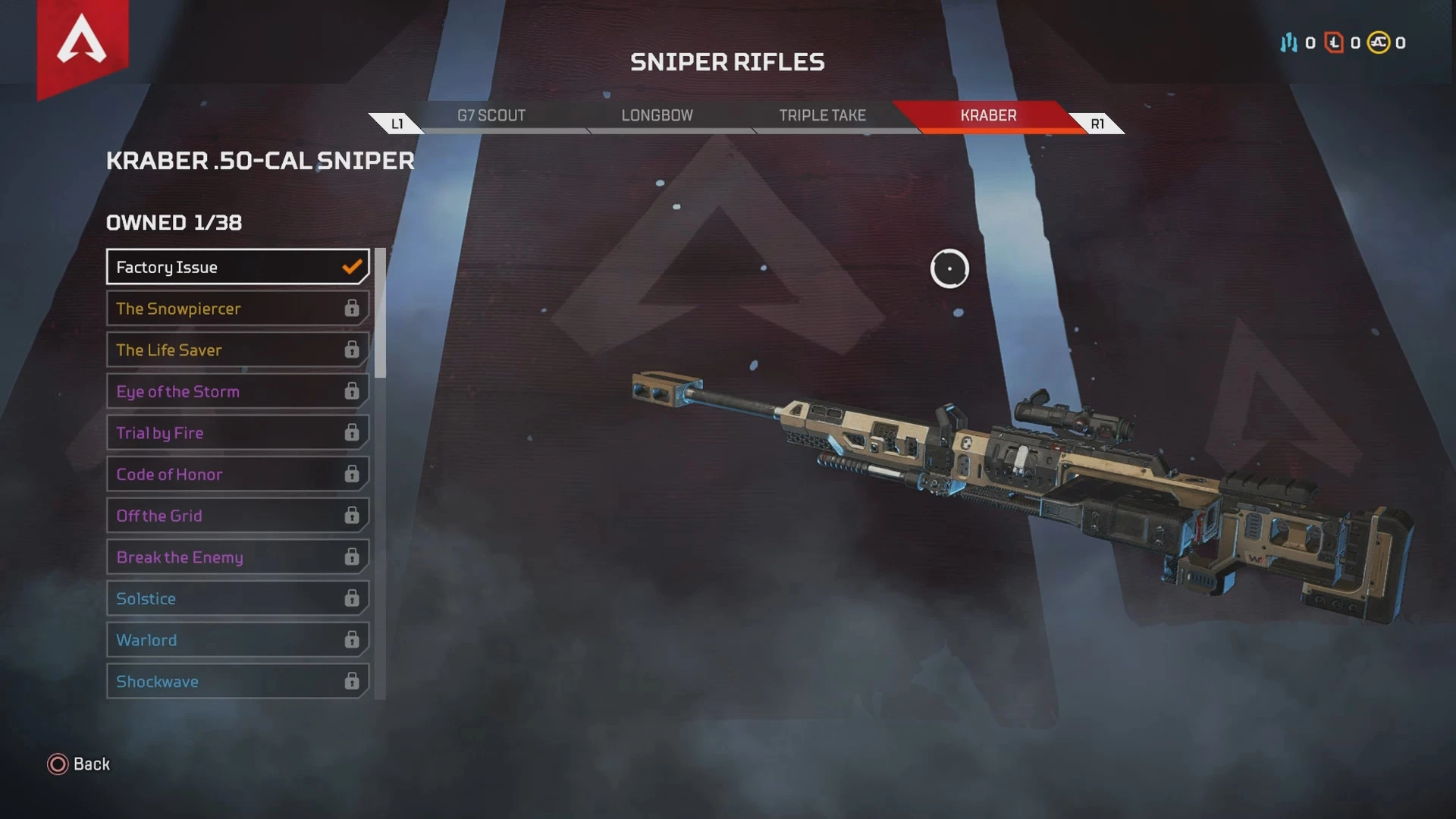
Task: Click the Apex Legends logo banner
Action: (x=82, y=44)
